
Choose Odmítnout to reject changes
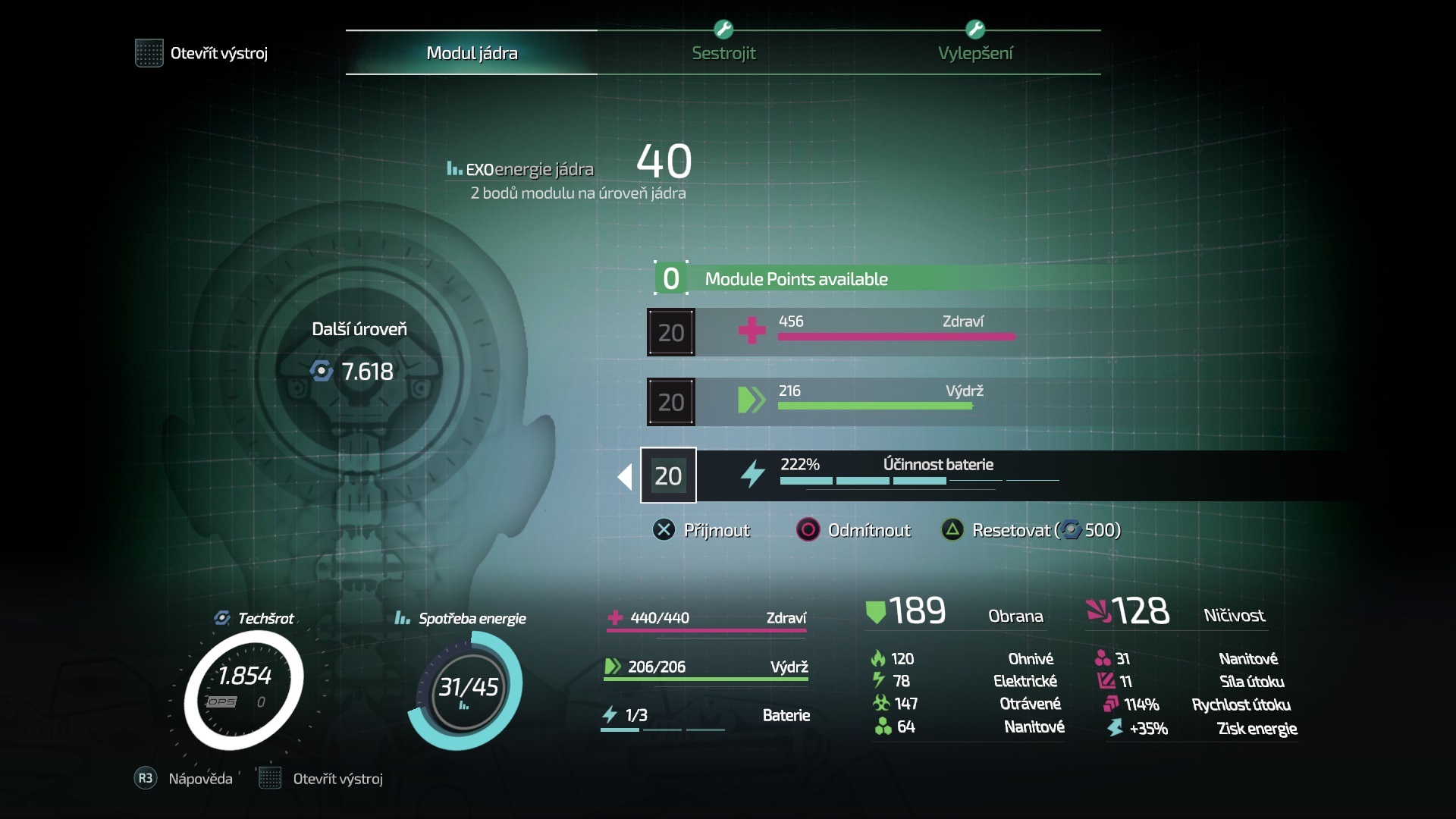coord(854,530)
